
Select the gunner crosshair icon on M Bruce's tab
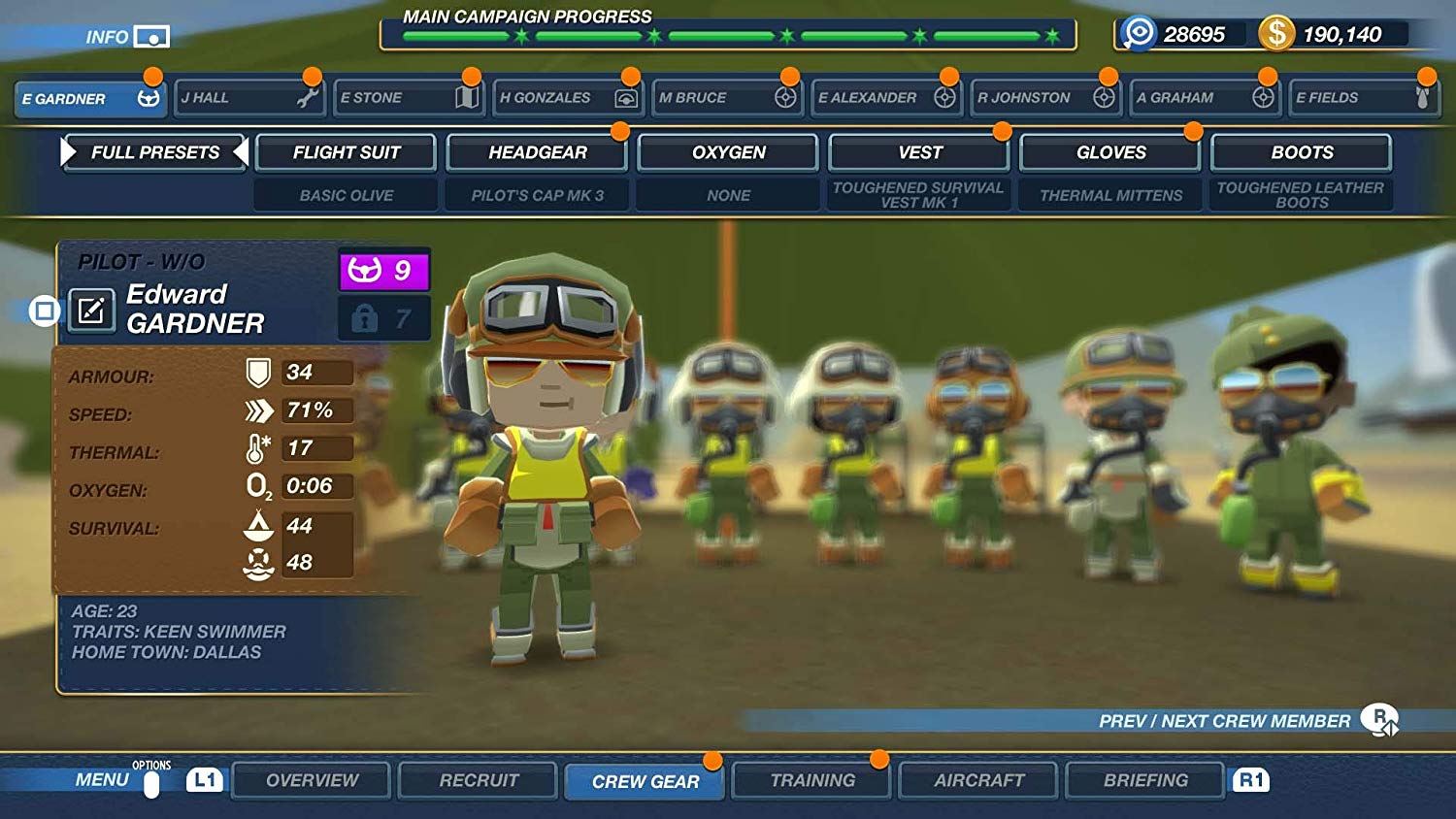point(785,97)
